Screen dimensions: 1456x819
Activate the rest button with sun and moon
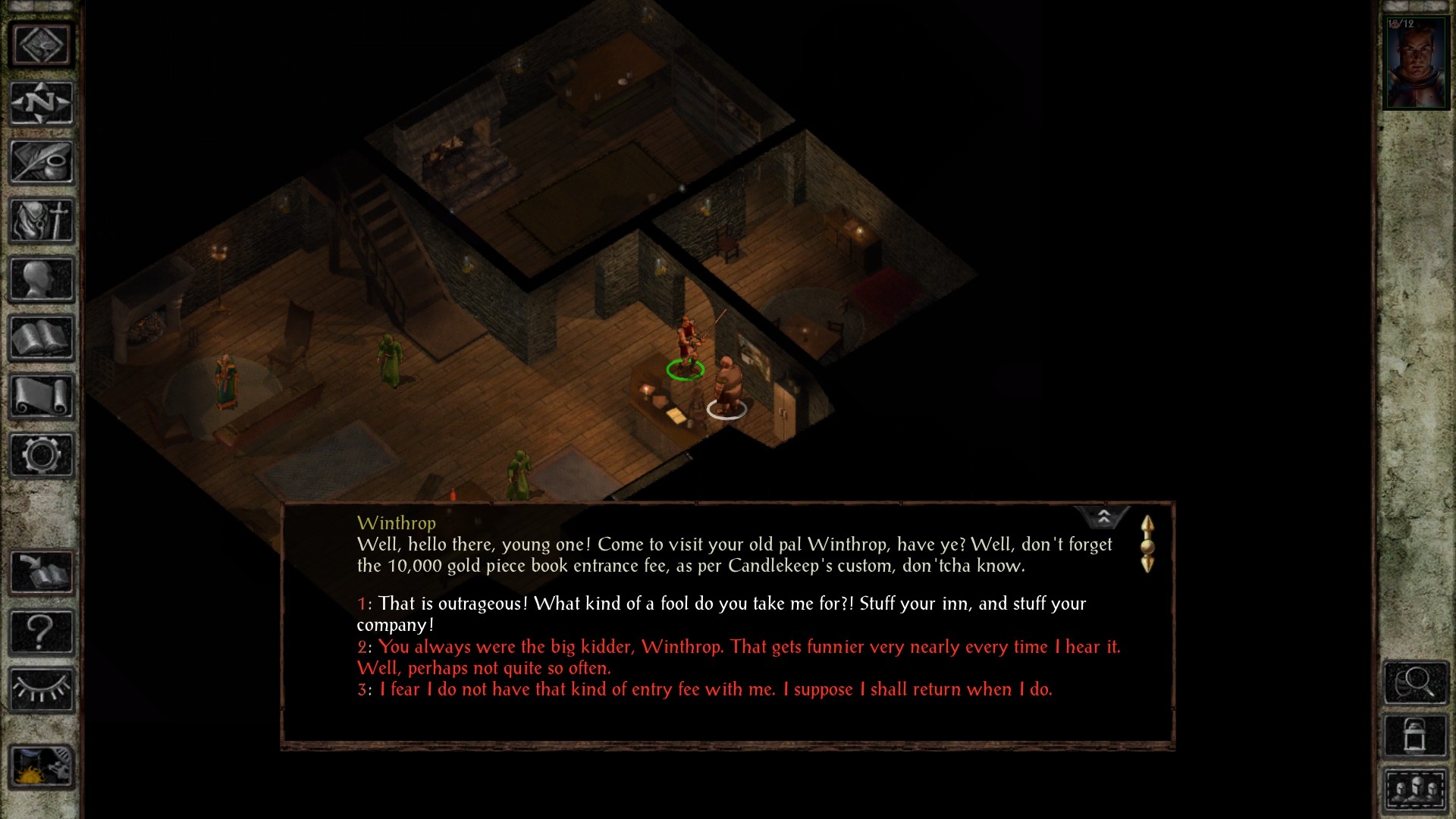pos(41,767)
